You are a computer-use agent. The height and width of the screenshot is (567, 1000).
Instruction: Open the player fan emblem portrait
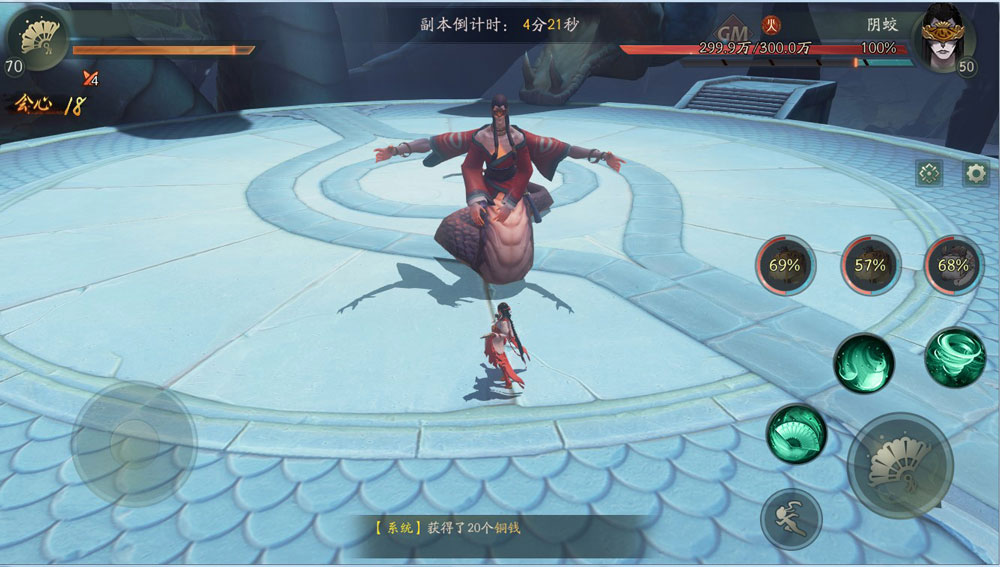(38, 39)
